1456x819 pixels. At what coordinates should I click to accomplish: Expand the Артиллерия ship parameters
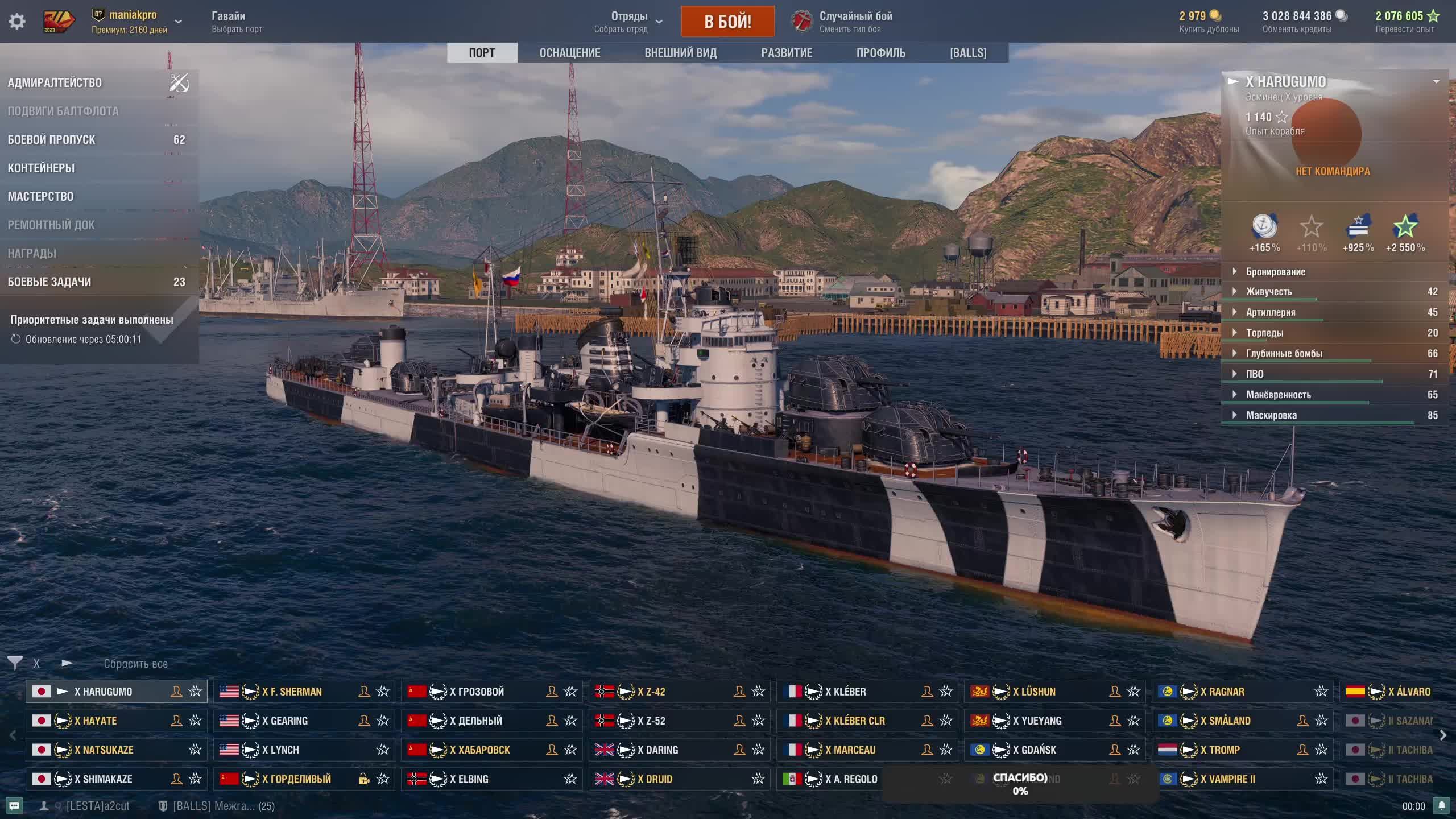tap(1271, 312)
